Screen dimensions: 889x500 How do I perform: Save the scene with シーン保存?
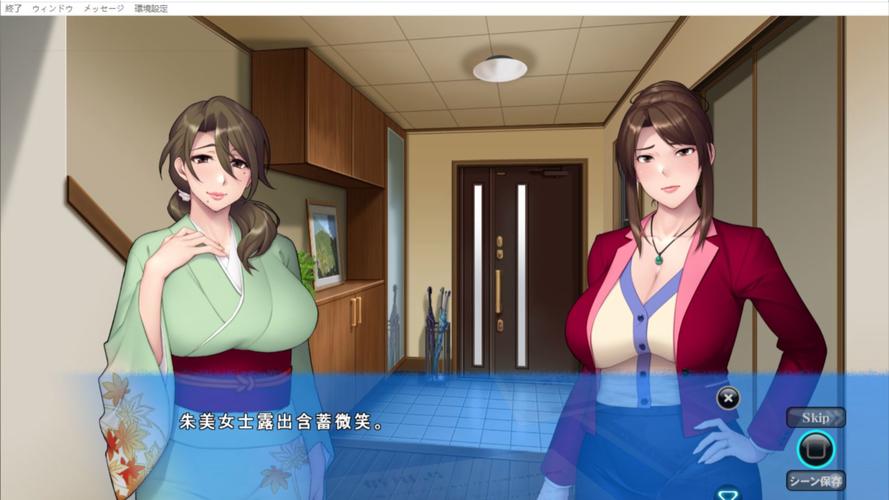click(x=815, y=480)
